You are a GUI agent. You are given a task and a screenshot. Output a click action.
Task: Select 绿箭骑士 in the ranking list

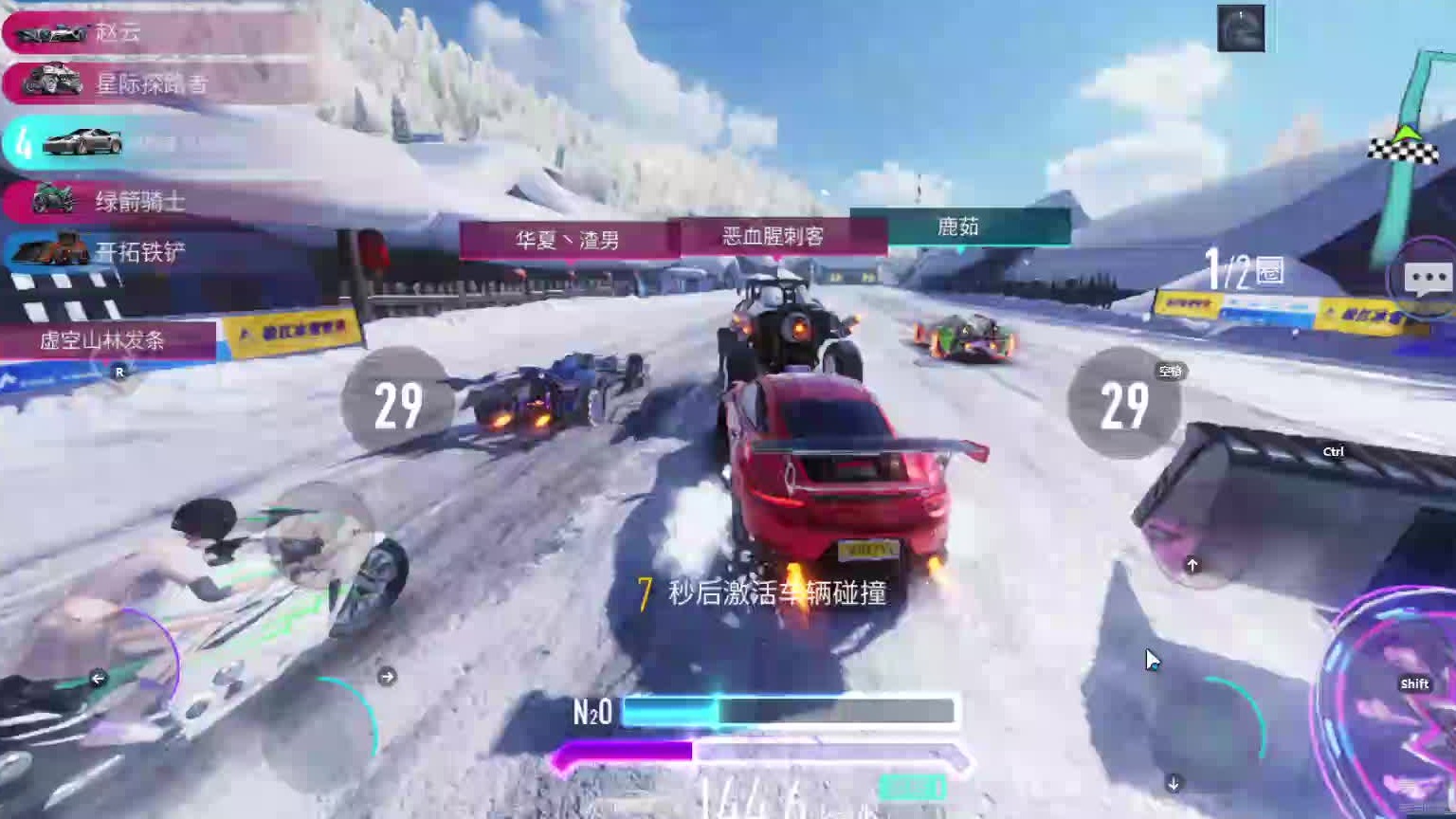click(x=142, y=201)
